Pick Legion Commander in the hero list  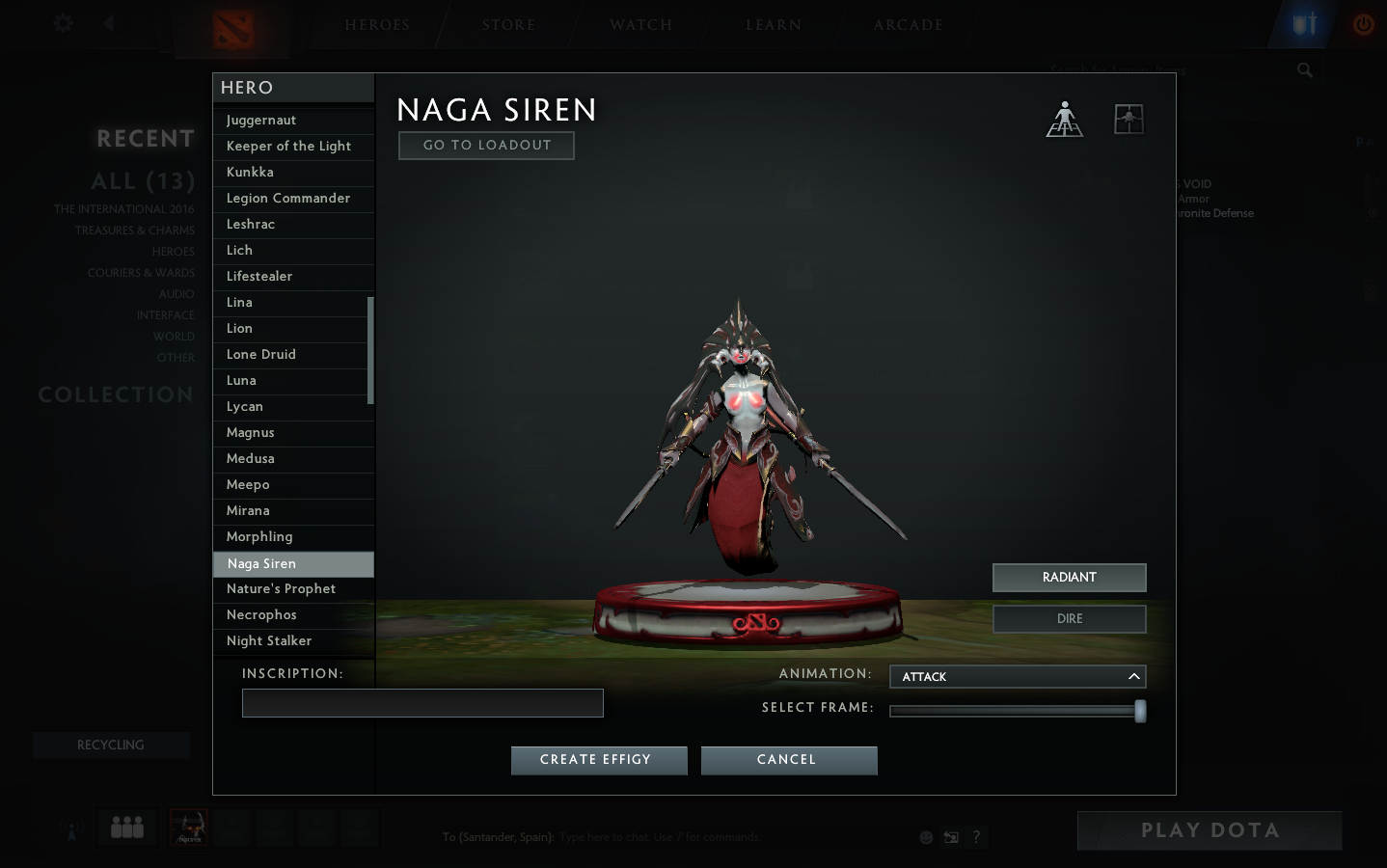point(287,199)
